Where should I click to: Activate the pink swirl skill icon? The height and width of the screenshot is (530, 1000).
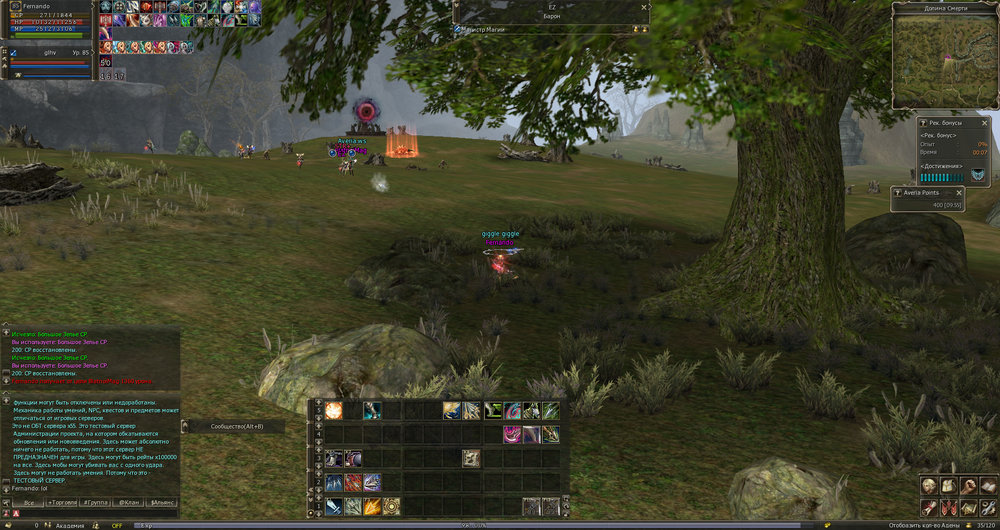pos(511,434)
